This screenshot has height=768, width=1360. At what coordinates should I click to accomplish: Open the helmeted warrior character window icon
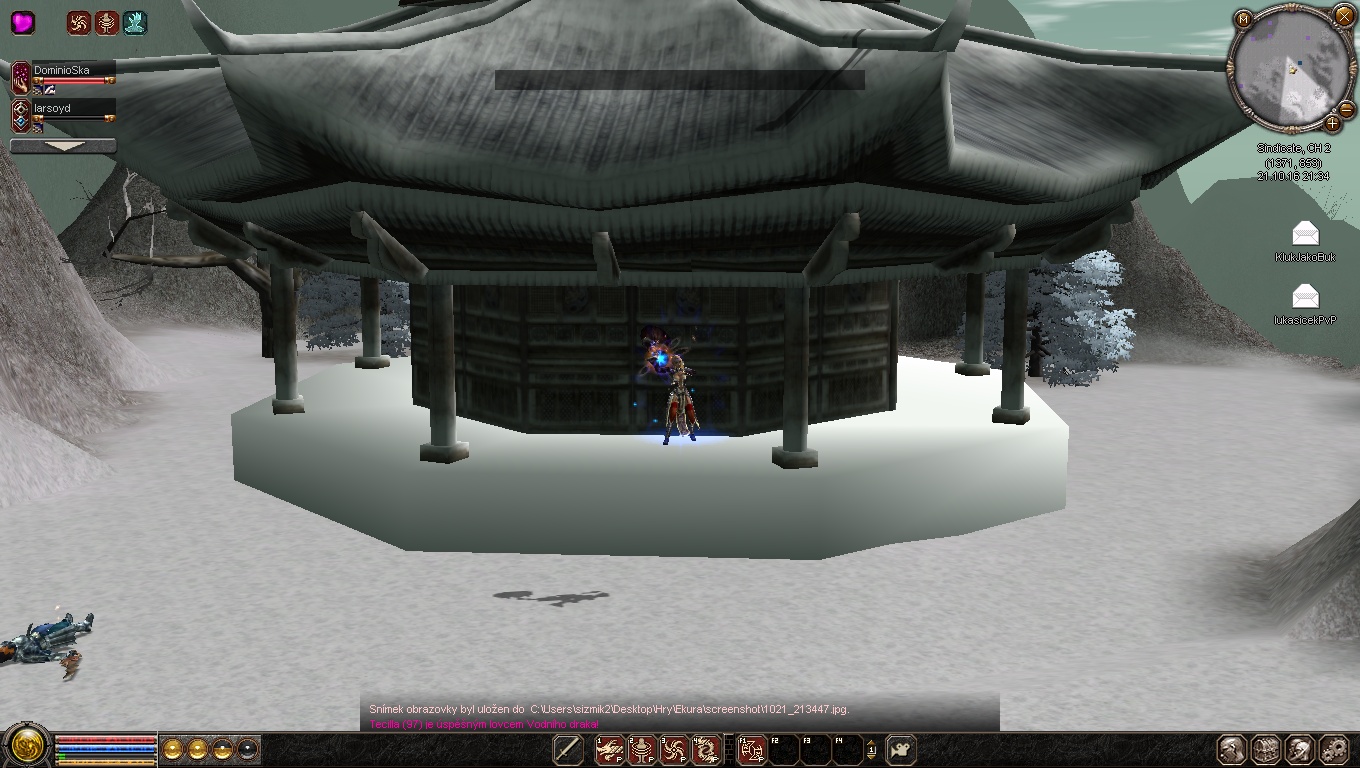tap(1231, 749)
